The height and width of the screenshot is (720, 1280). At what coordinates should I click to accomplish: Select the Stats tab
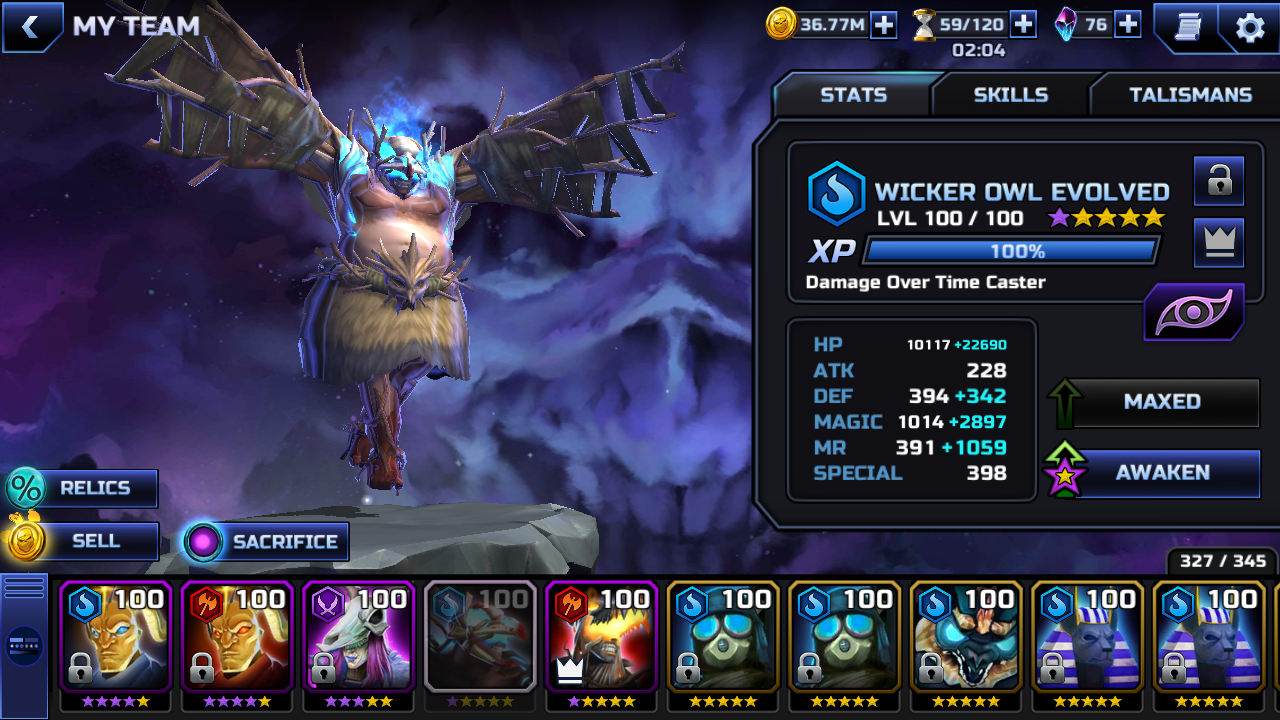853,95
